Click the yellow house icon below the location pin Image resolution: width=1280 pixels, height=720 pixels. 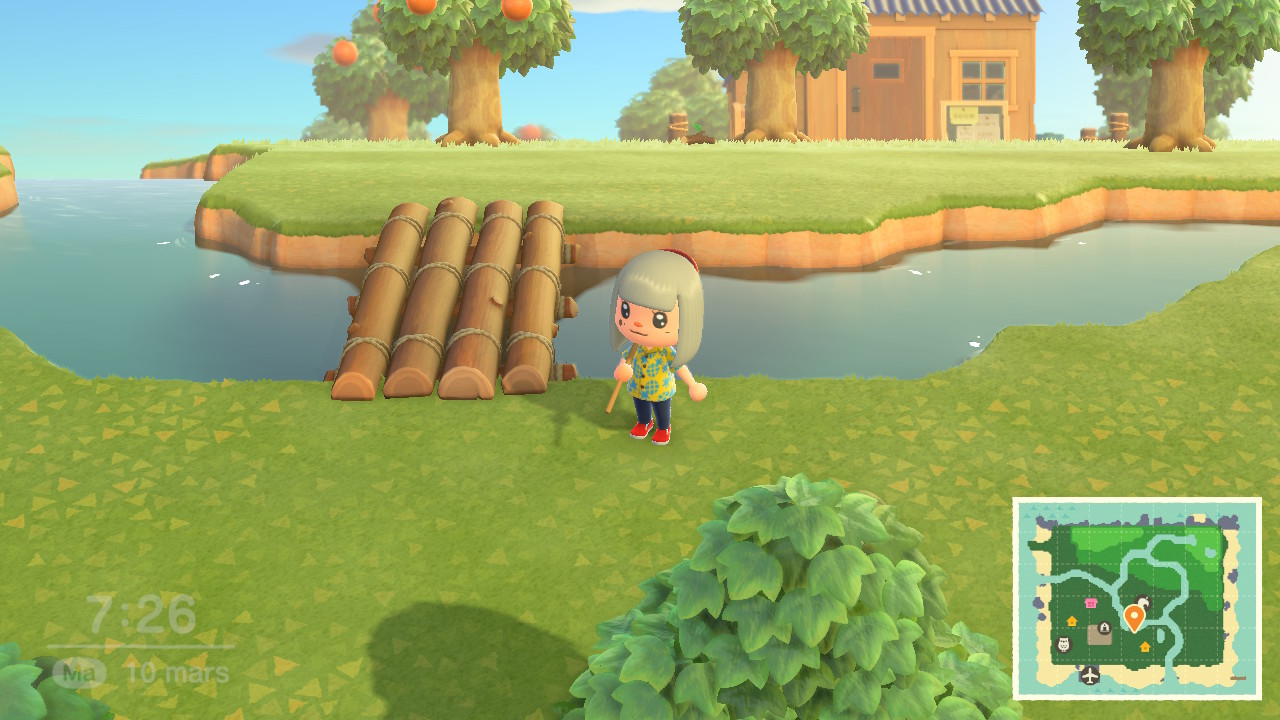click(1144, 648)
